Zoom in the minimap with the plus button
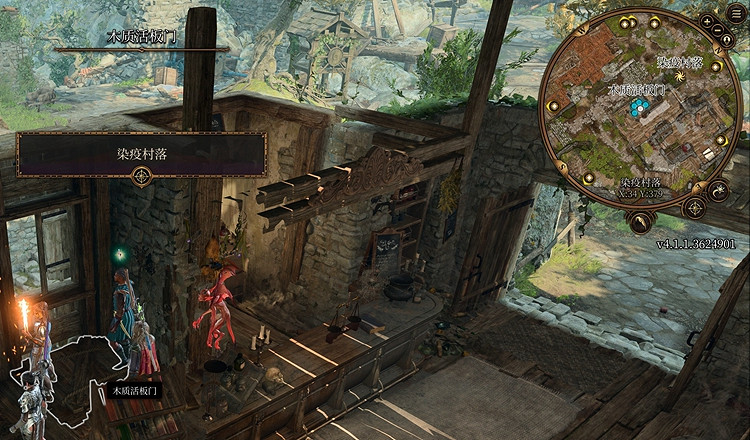Viewport: 750px width, 440px height. click(x=708, y=20)
